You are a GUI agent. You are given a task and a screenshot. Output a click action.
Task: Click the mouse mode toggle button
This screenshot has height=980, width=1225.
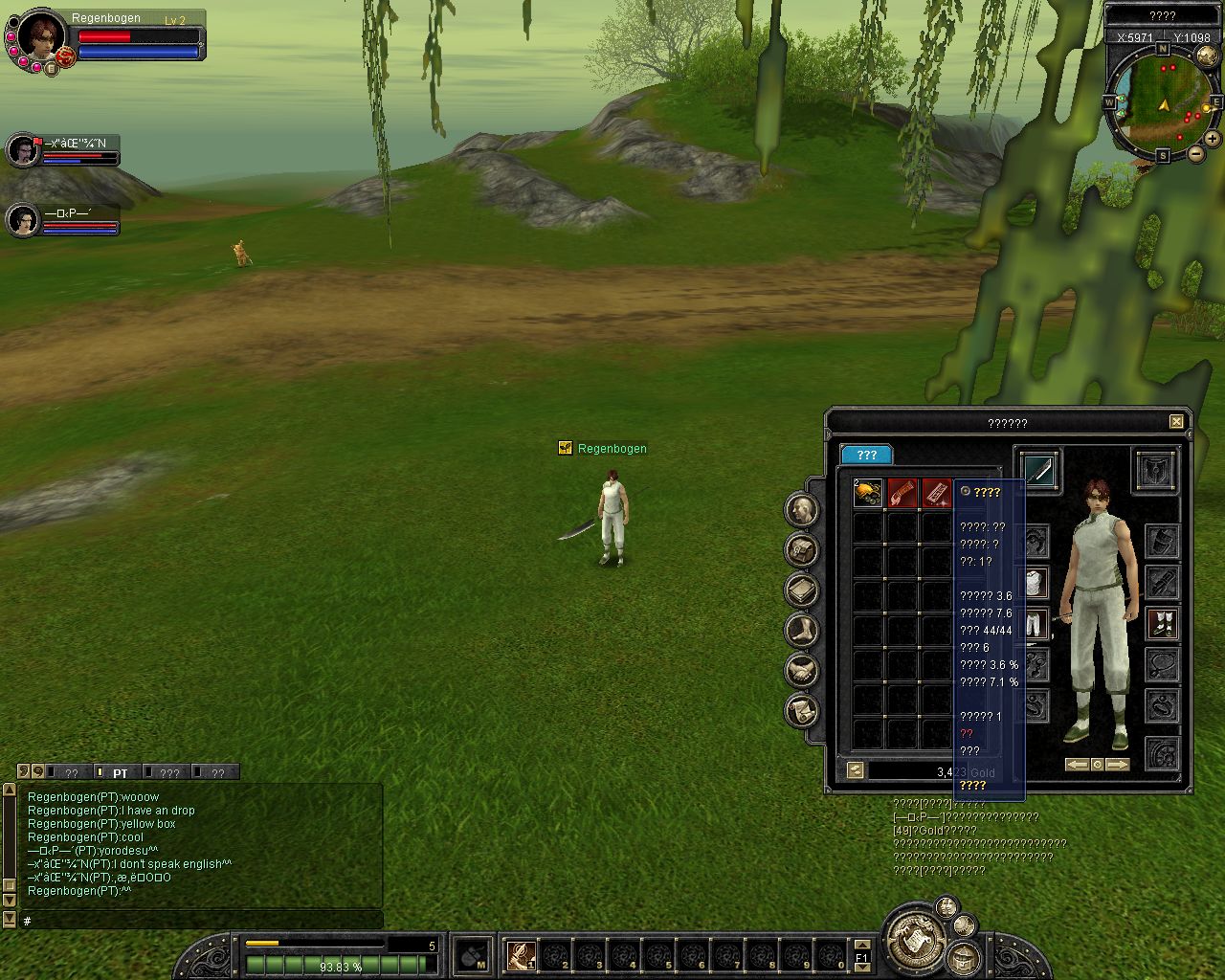pos(472,956)
